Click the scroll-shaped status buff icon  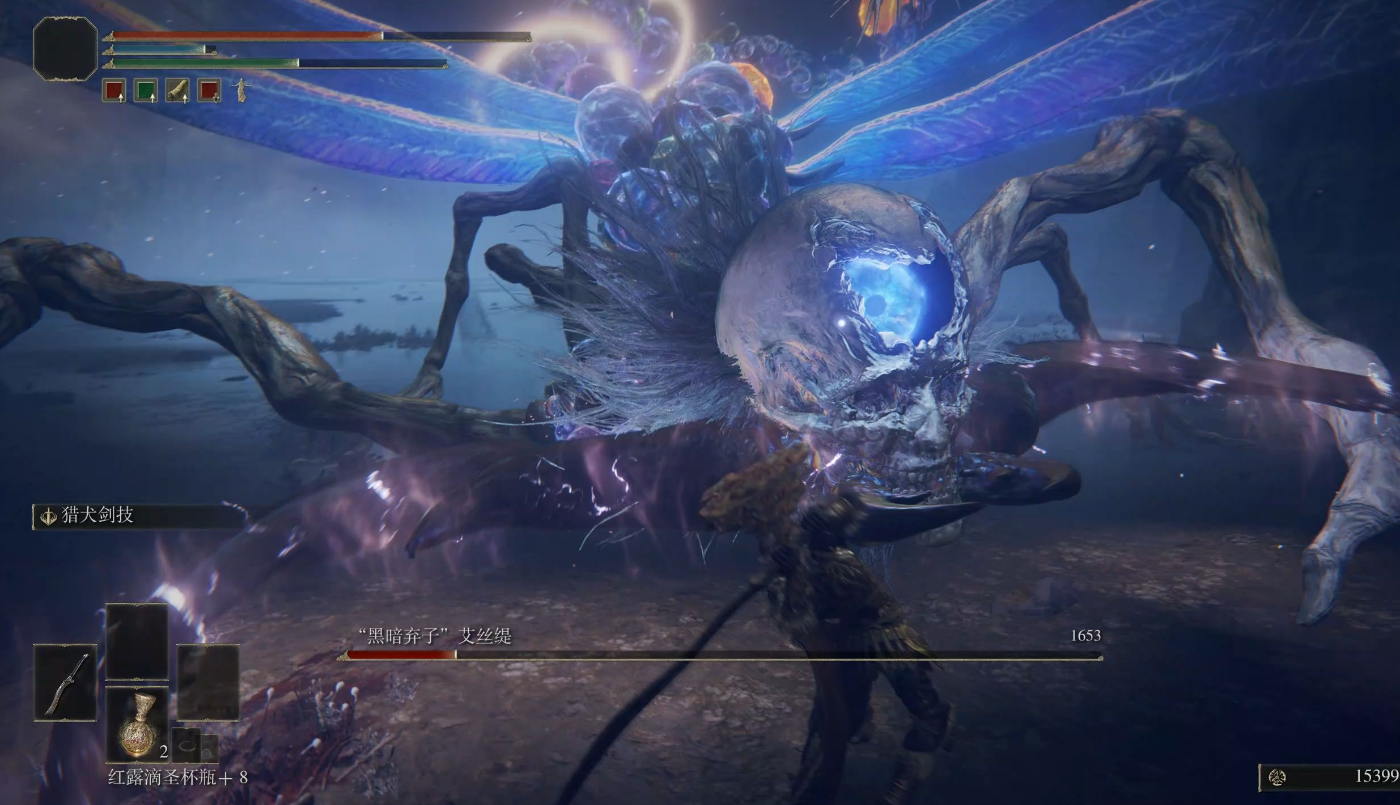[x=177, y=91]
